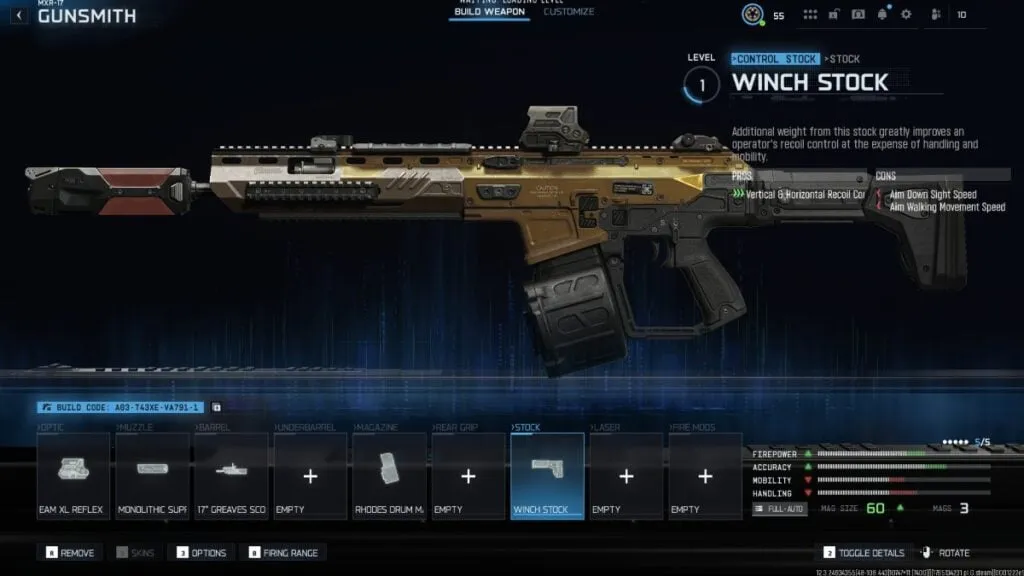This screenshot has width=1024, height=576.
Task: Select the Monolithic Suppressor muzzle slot
Action: pos(152,477)
